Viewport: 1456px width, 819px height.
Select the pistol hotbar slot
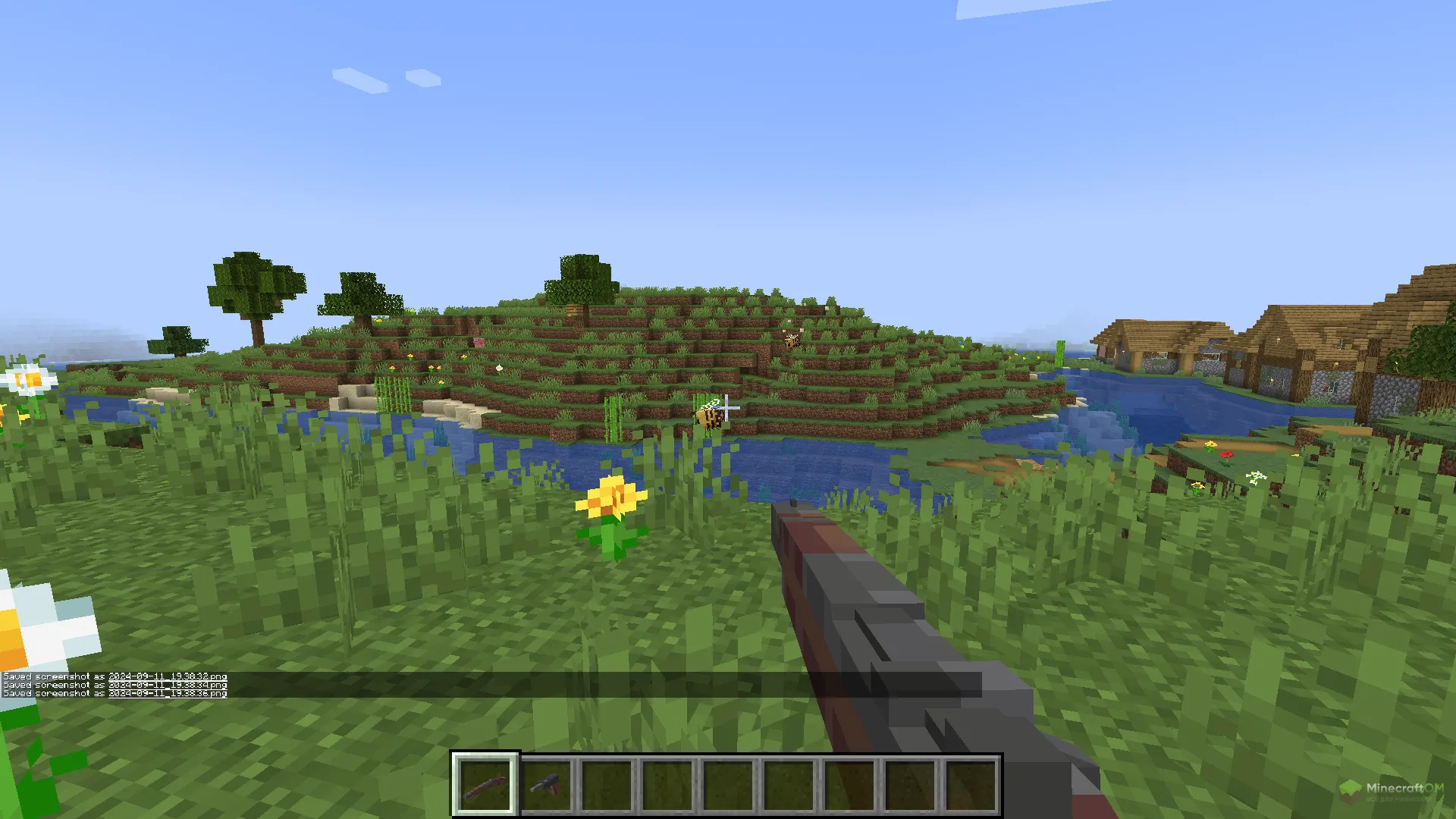click(x=546, y=785)
